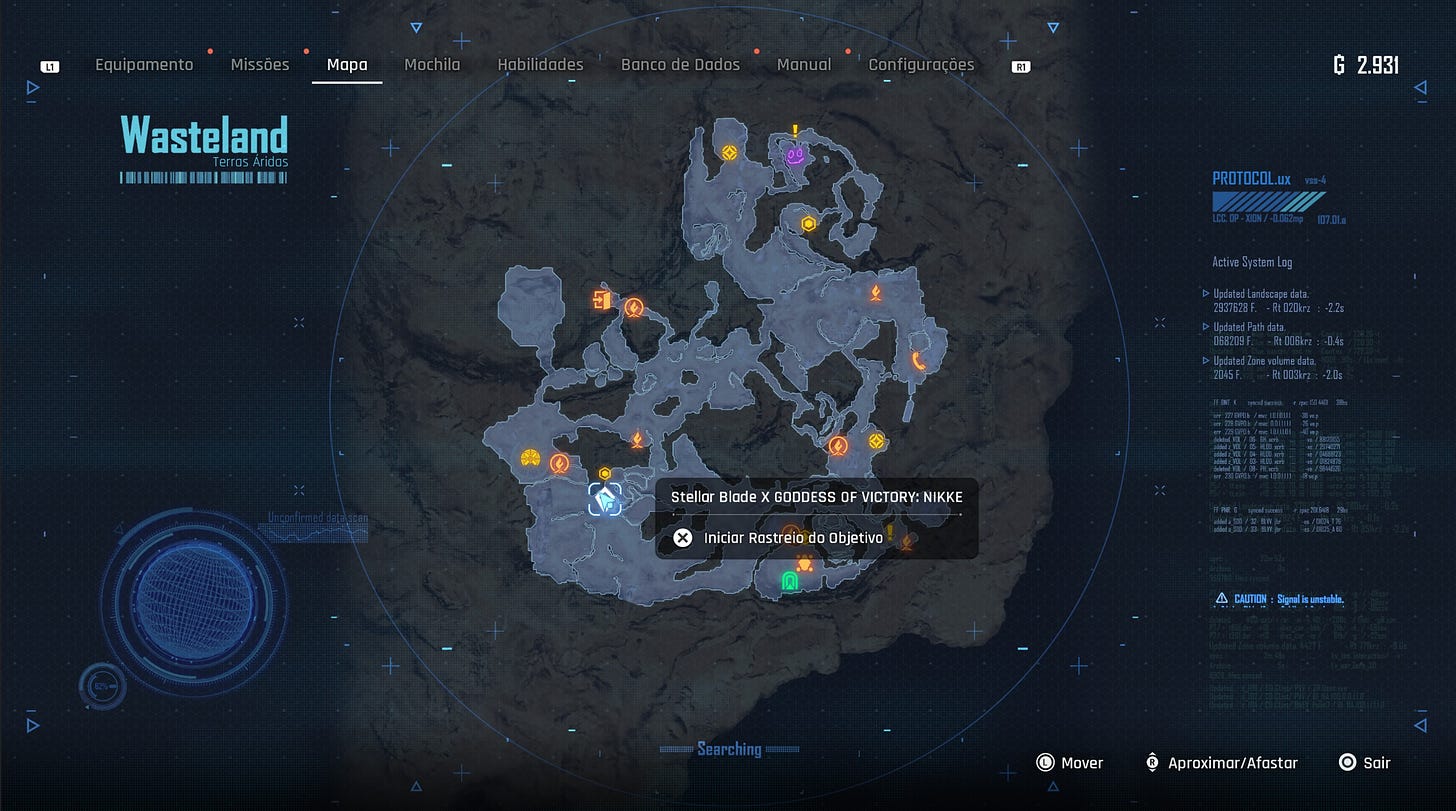This screenshot has height=811, width=1456.
Task: Switch to the Habilidades tab
Action: point(540,65)
